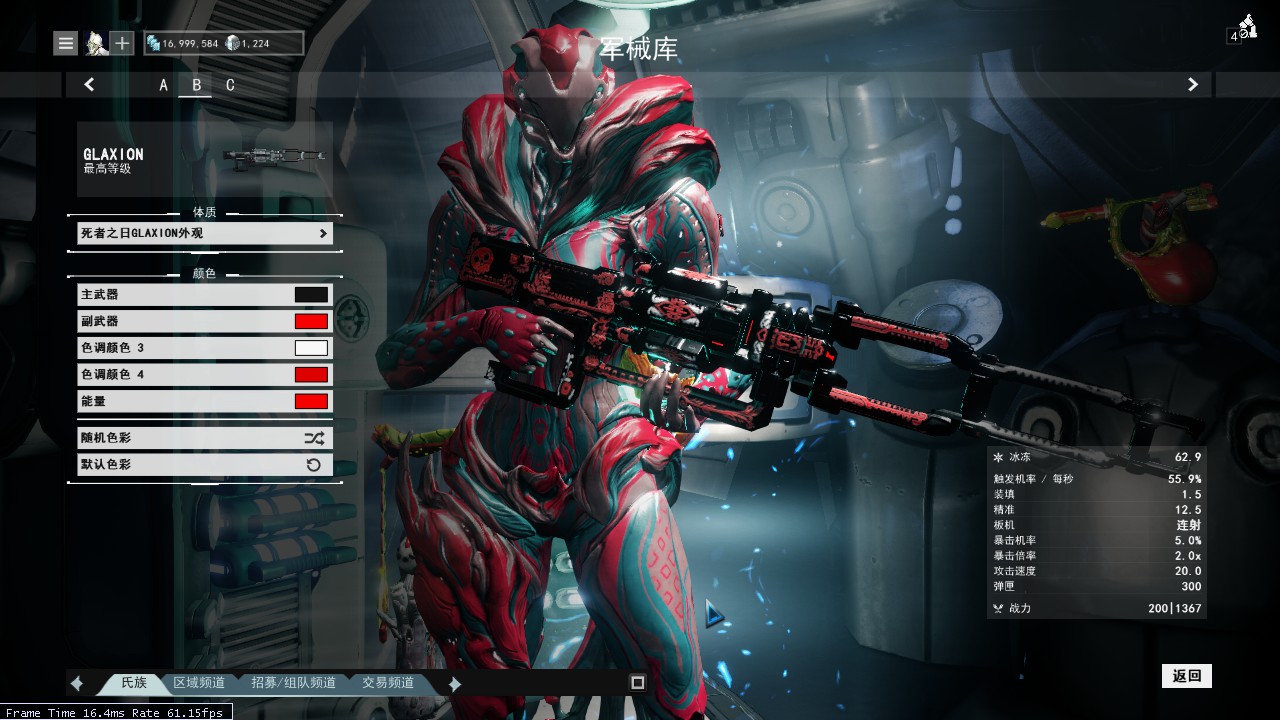The width and height of the screenshot is (1280, 720).
Task: Open the hamburger main menu
Action: [66, 43]
